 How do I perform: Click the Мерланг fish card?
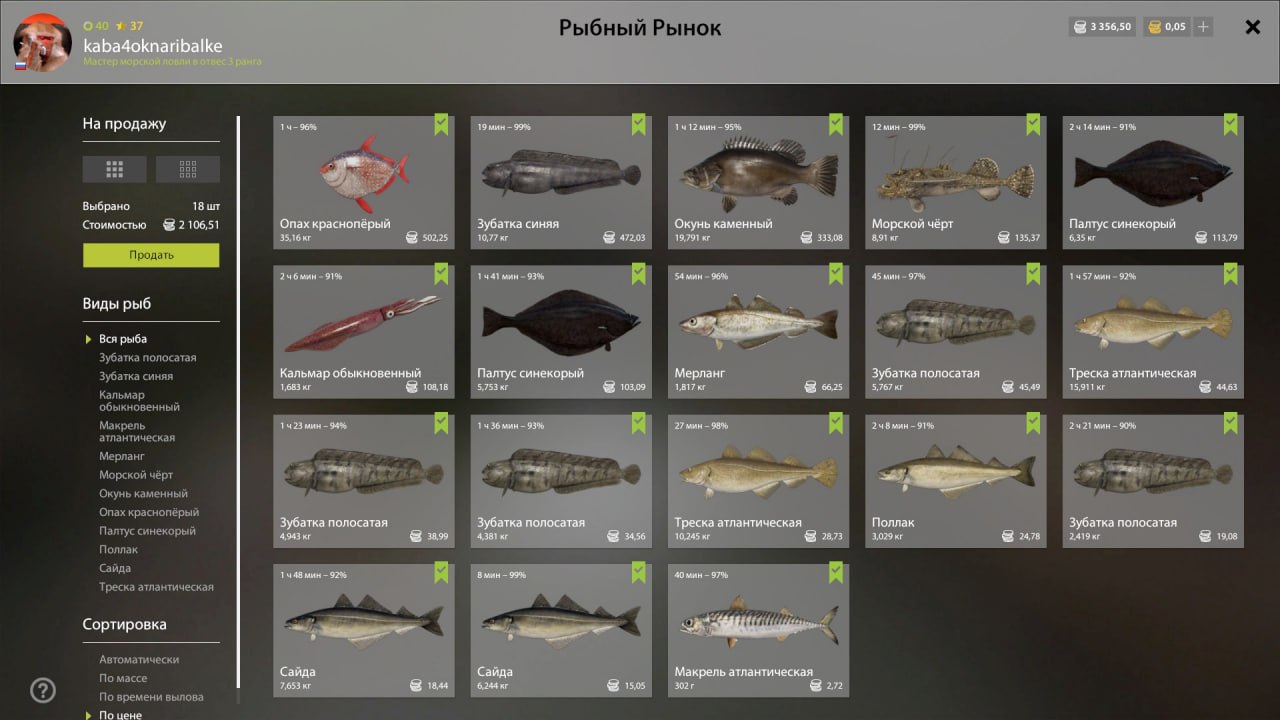pos(757,331)
